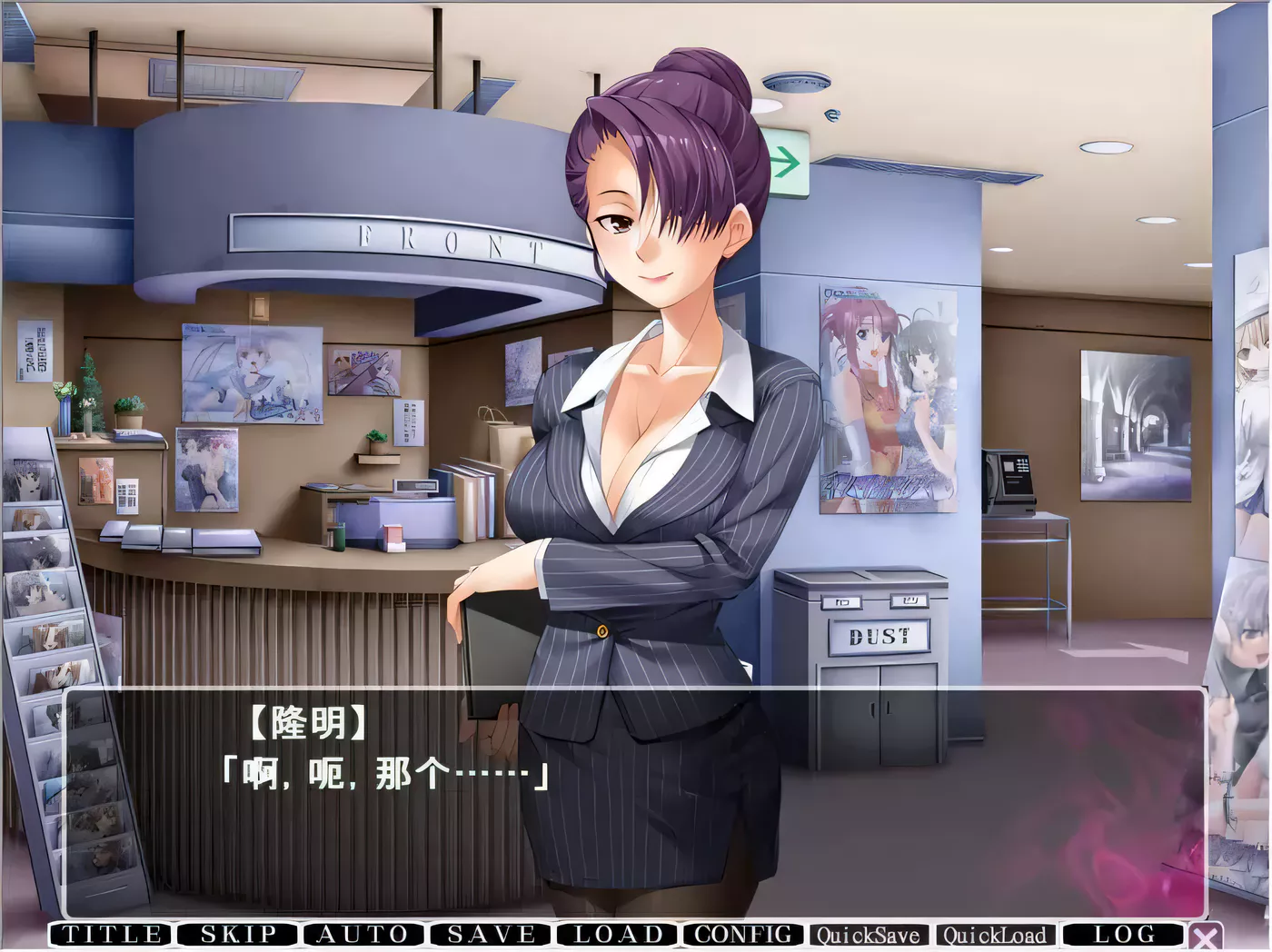This screenshot has width=1272, height=952.
Task: Activate the SKIP button
Action: click(238, 935)
